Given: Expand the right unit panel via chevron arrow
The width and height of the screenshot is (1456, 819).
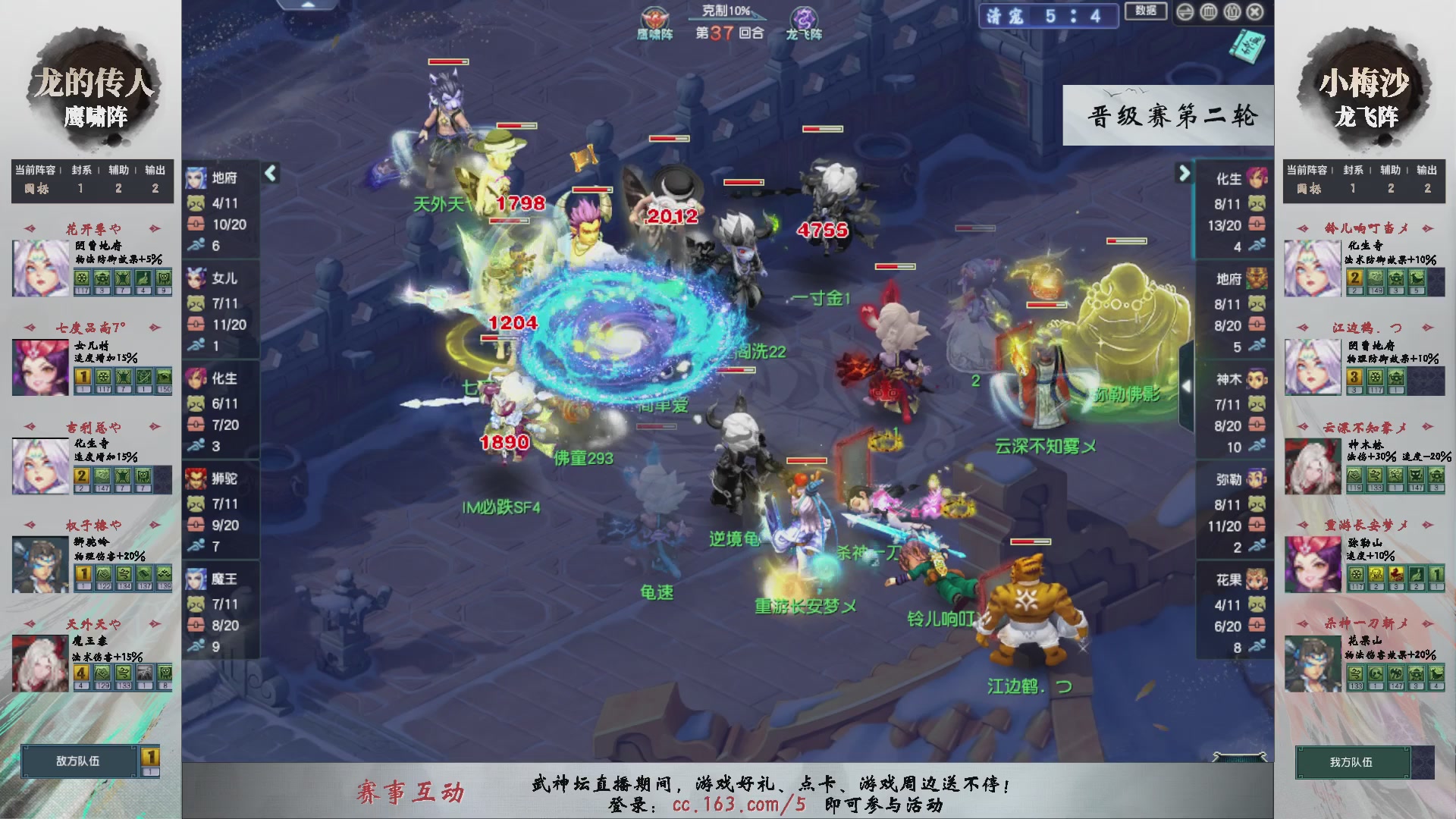Looking at the screenshot, I should (x=1183, y=173).
